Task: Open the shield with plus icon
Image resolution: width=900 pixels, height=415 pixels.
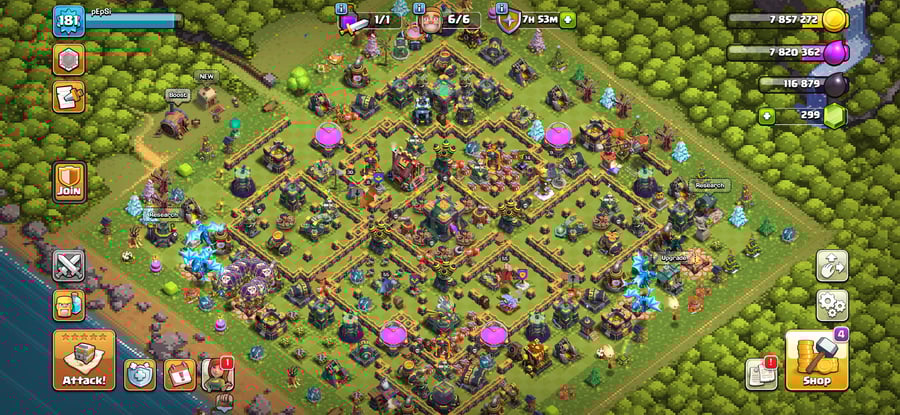Action: 140,374
